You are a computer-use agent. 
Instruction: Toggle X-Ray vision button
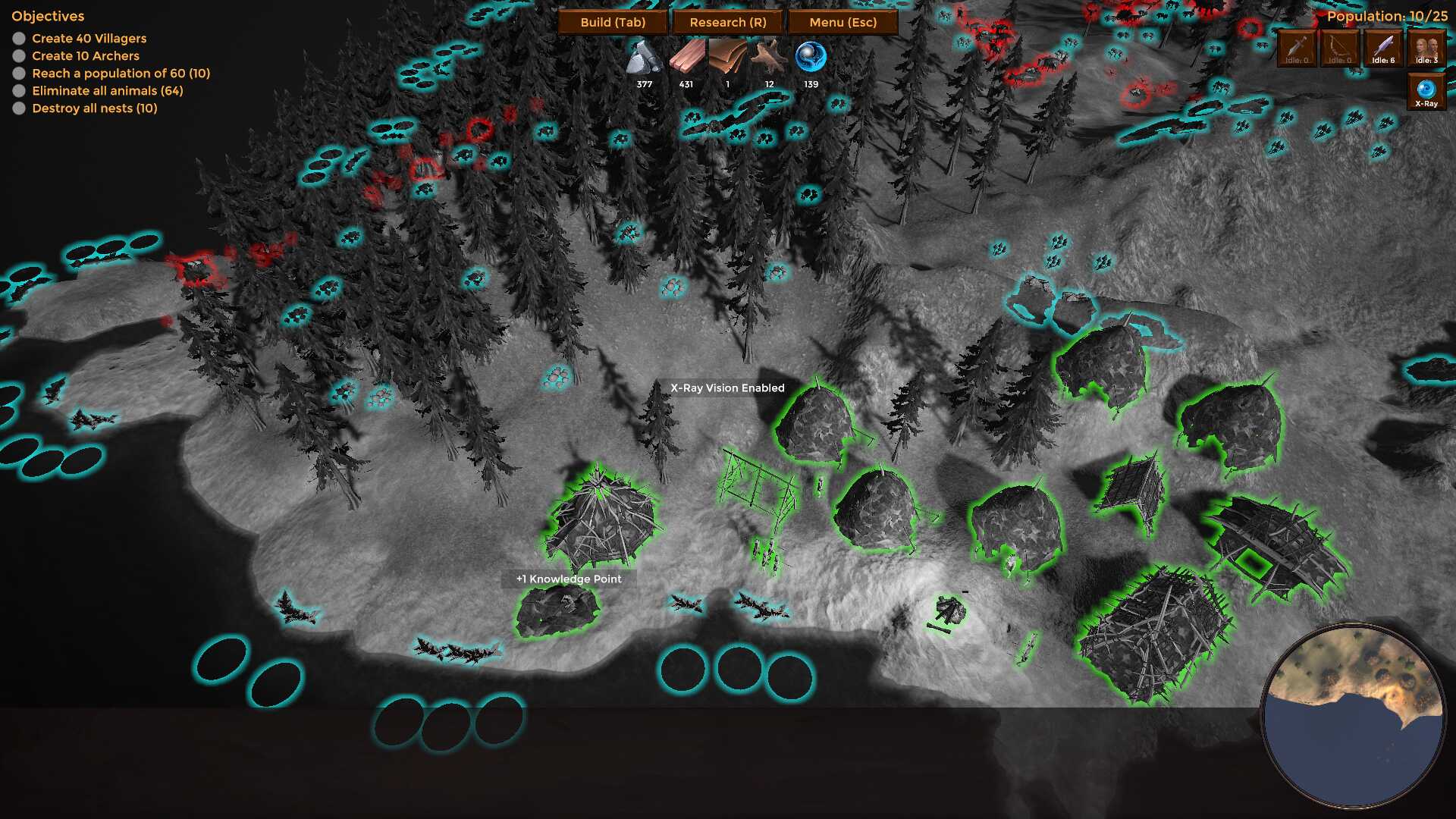pos(1426,92)
